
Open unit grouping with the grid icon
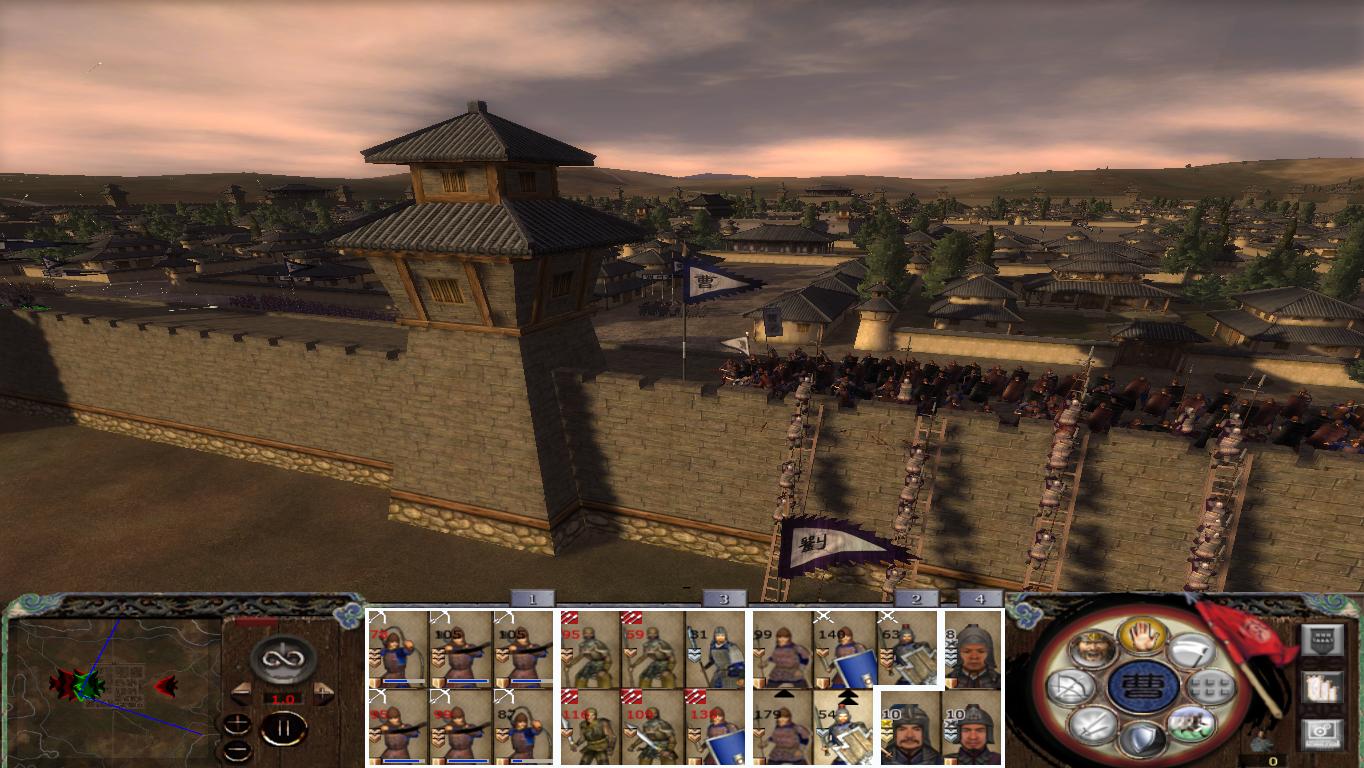pyautogui.click(x=1213, y=686)
